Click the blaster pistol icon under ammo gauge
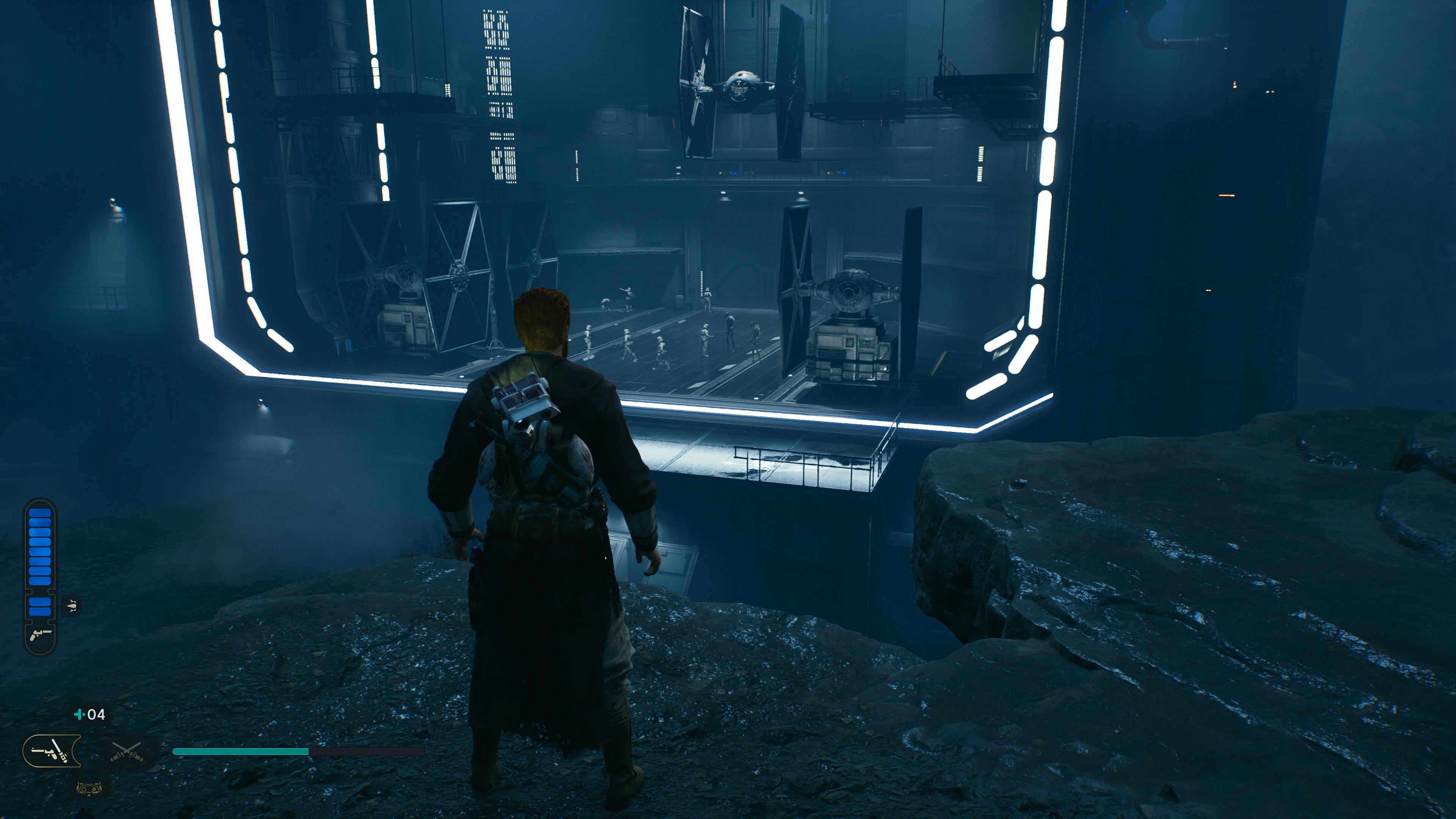1456x819 pixels. (41, 634)
